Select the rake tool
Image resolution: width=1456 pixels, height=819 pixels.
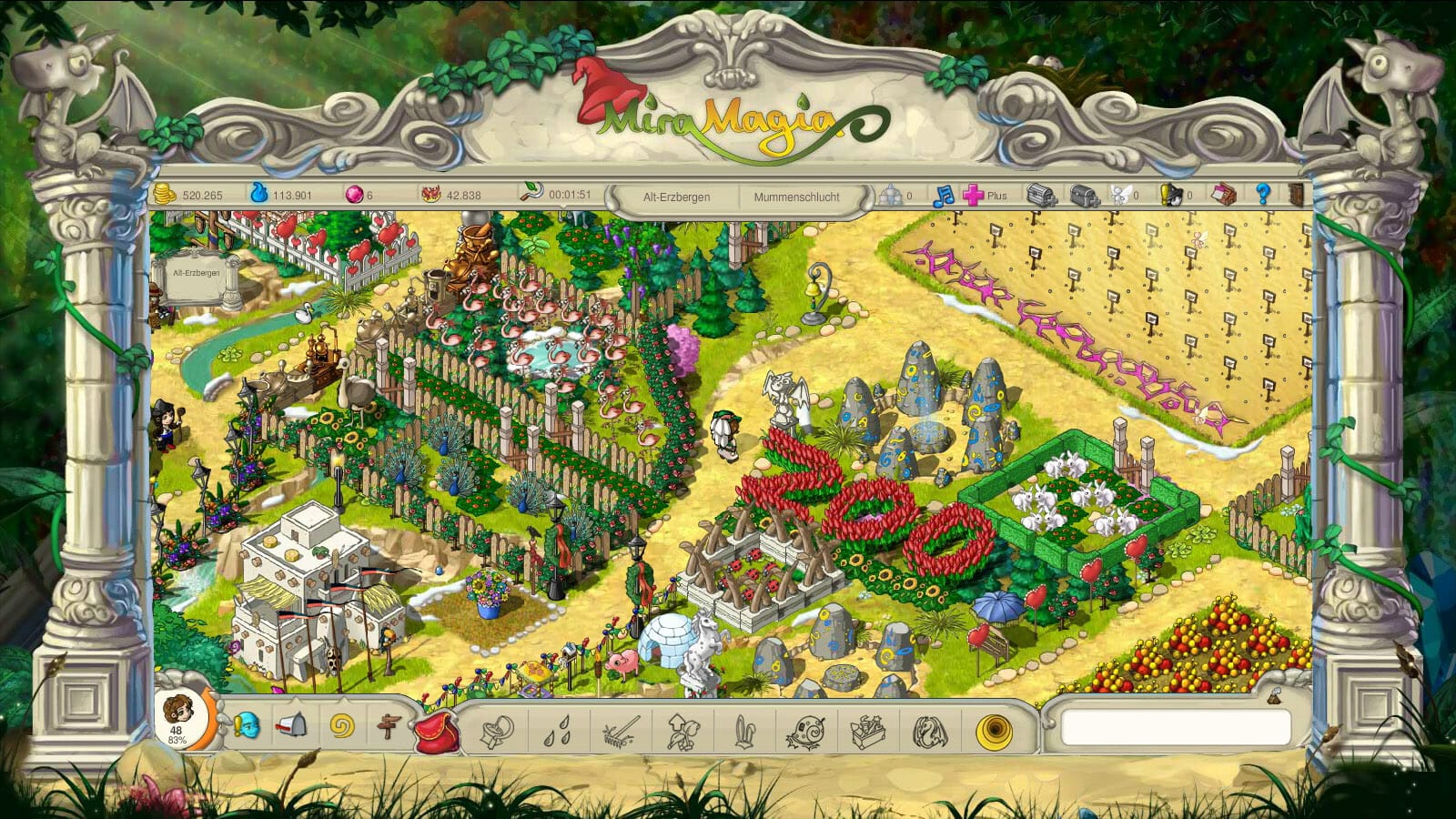click(621, 731)
